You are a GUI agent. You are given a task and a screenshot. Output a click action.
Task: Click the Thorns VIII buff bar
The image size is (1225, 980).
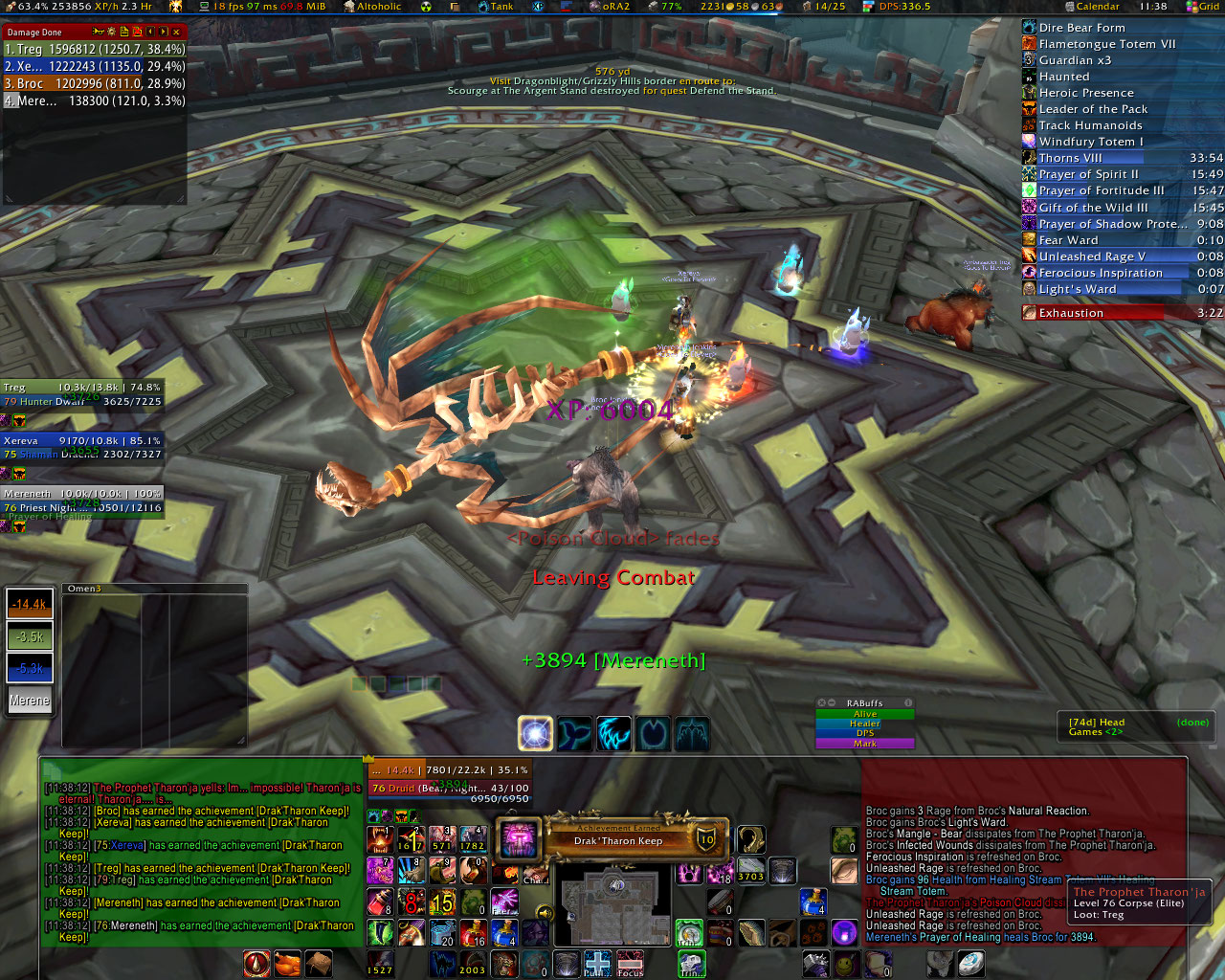pyautogui.click(x=1081, y=158)
